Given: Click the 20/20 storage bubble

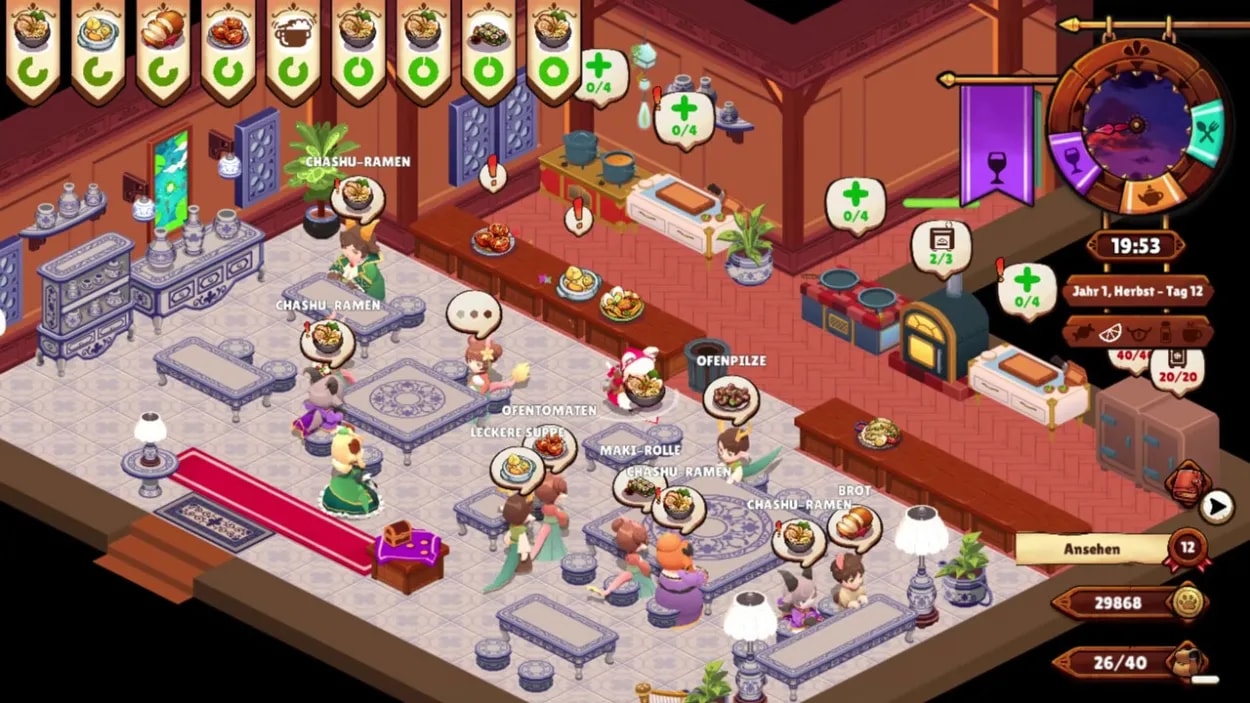Looking at the screenshot, I should [x=1177, y=368].
